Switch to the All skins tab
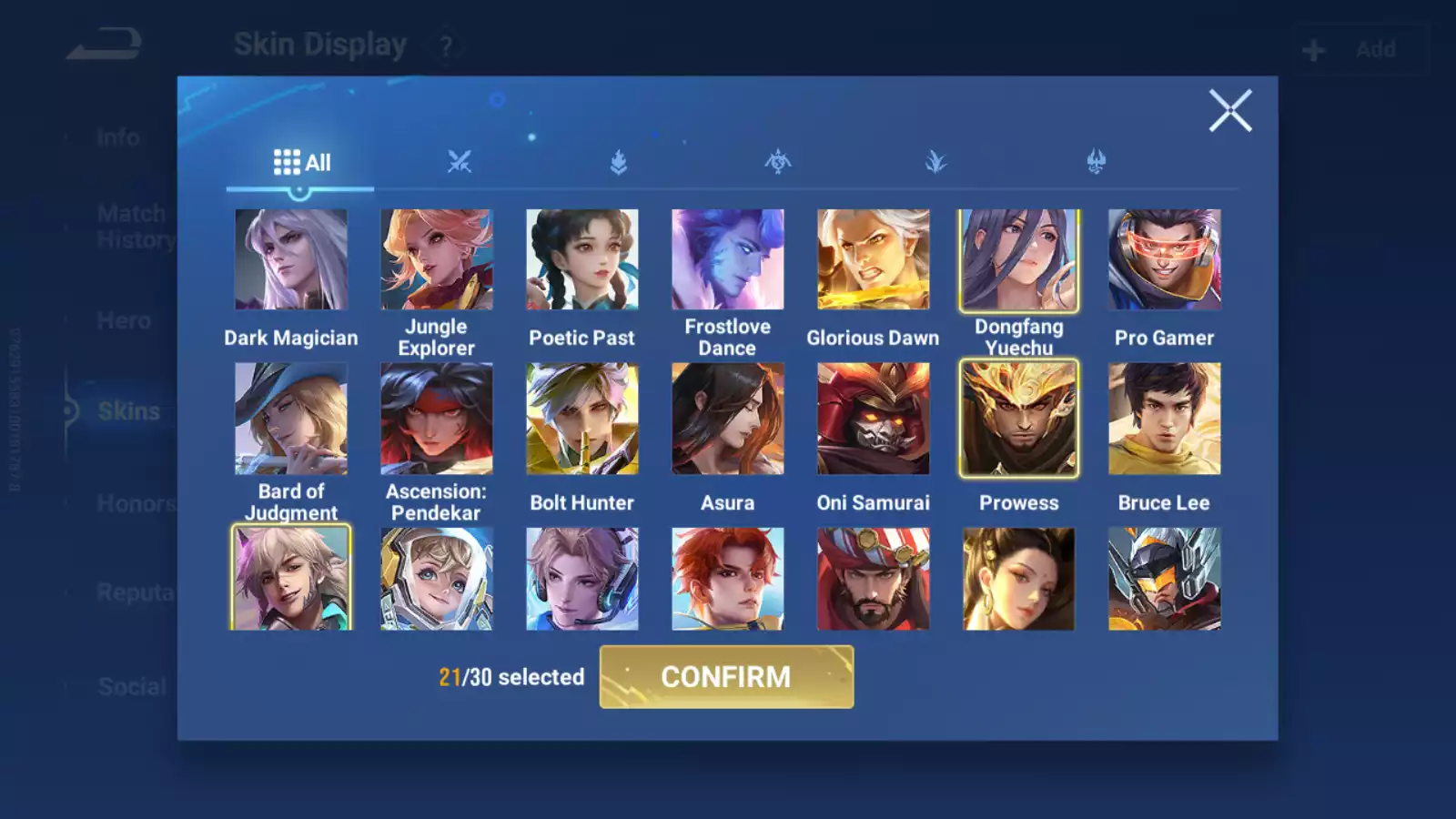Viewport: 1456px width, 819px height. coord(301,163)
